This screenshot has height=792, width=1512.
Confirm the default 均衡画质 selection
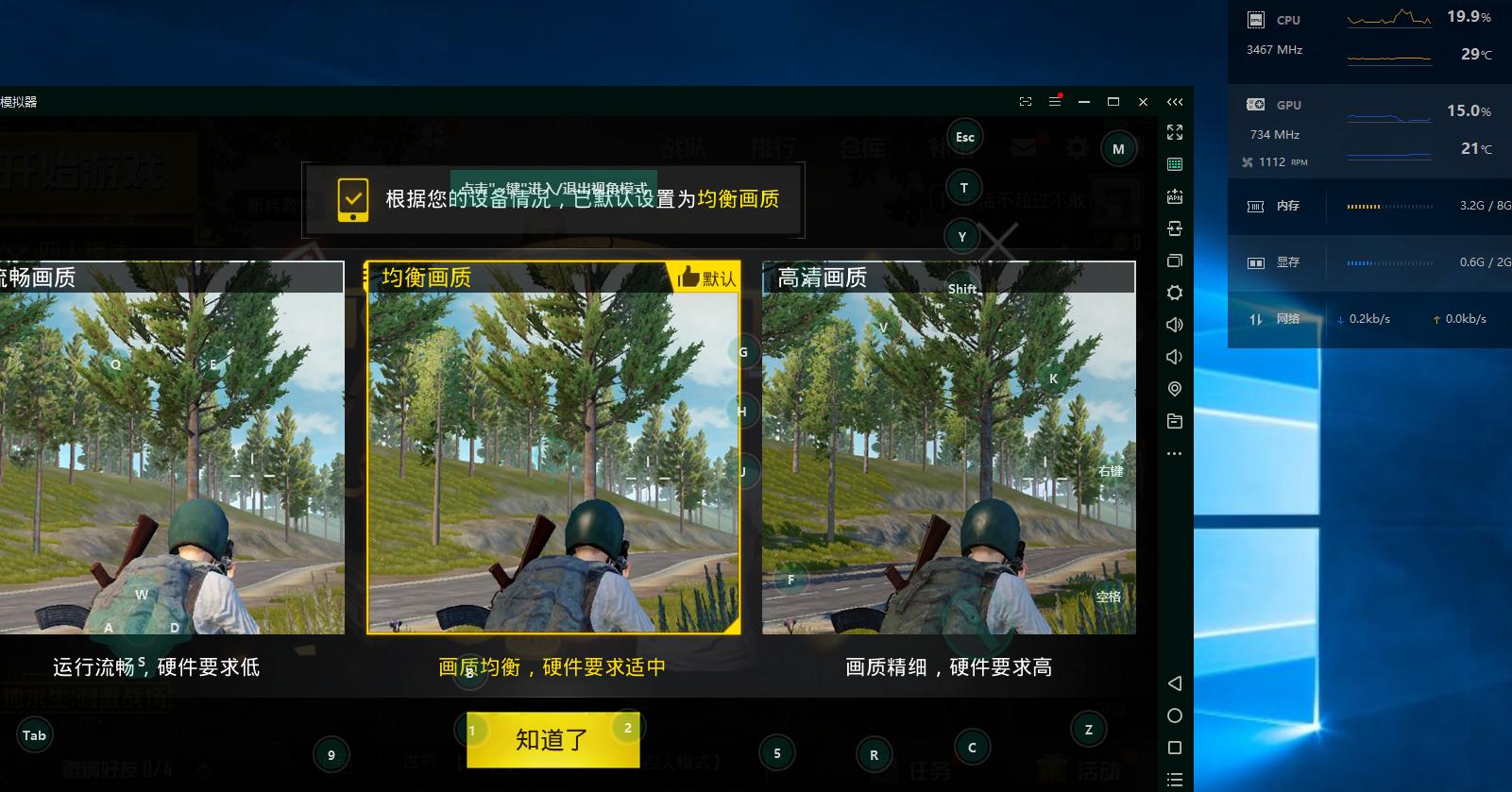coord(552,740)
